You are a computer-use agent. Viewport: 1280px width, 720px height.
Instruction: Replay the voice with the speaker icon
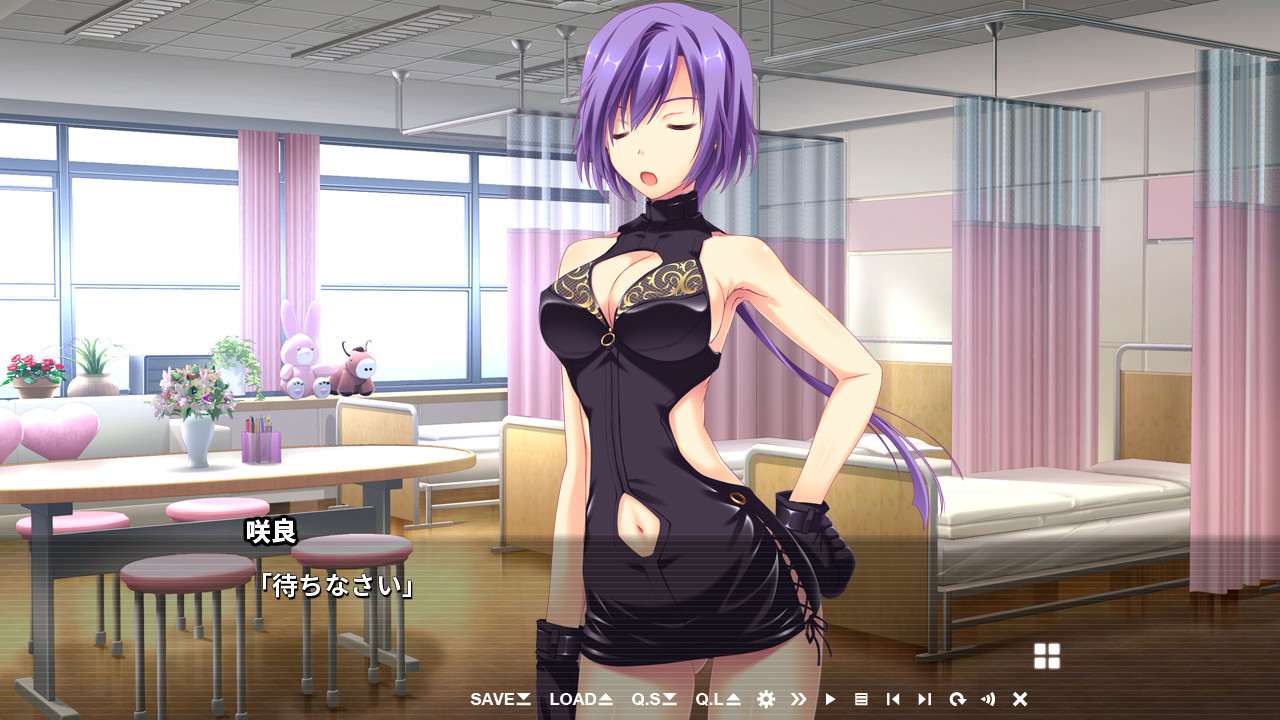988,699
